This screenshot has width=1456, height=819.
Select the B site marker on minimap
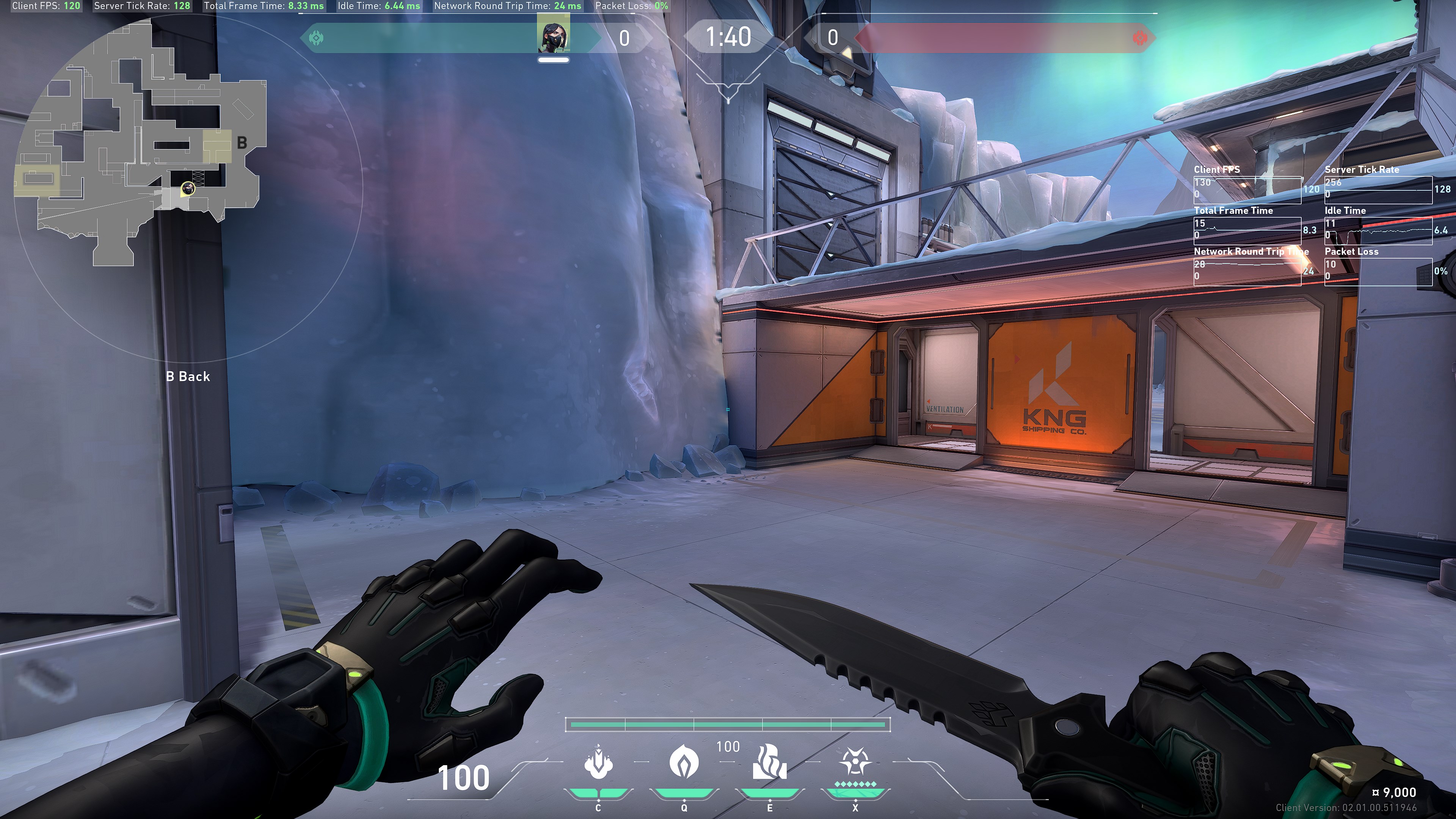(x=242, y=143)
